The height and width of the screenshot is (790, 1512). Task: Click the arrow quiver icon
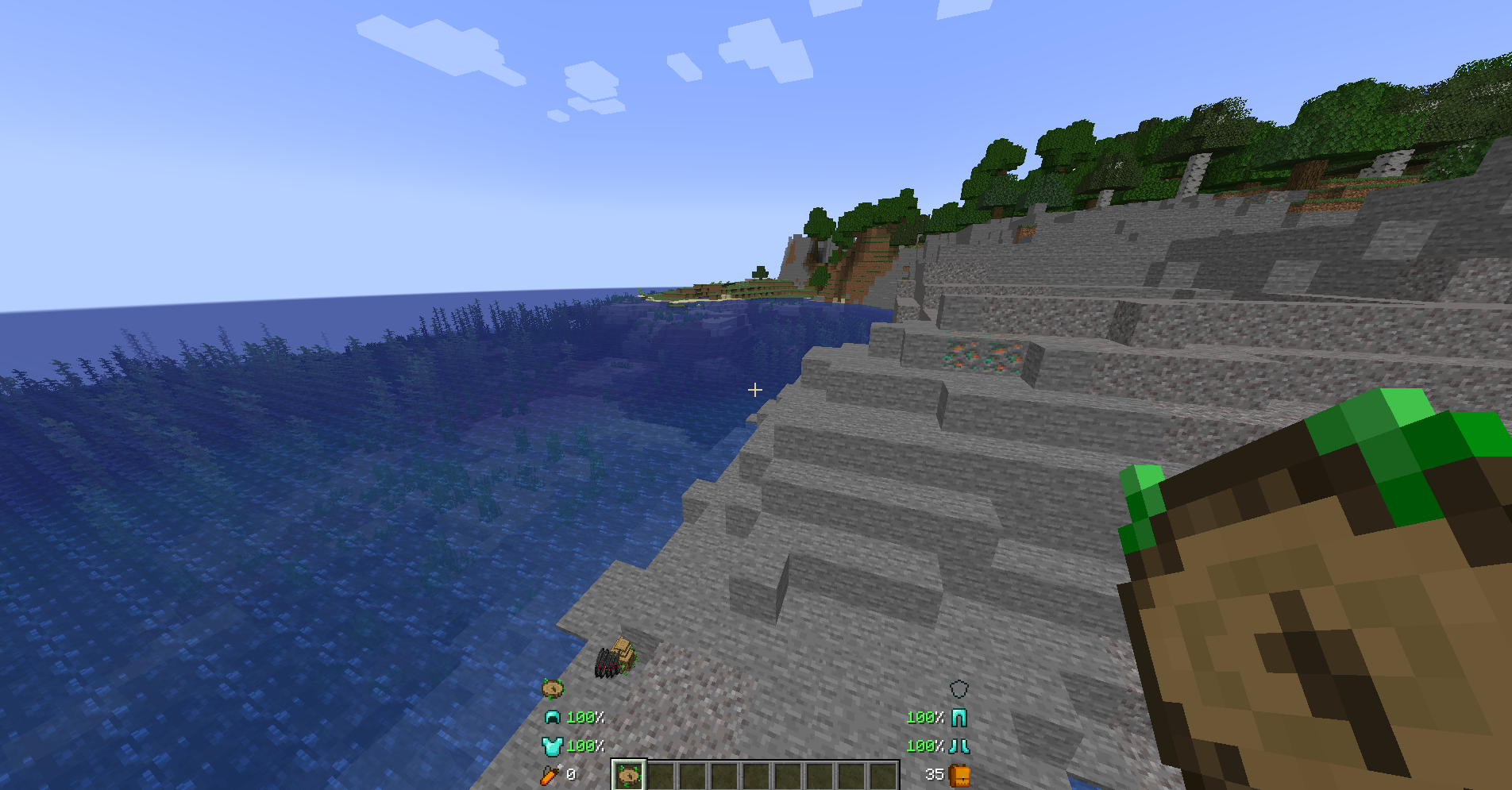(x=550, y=775)
